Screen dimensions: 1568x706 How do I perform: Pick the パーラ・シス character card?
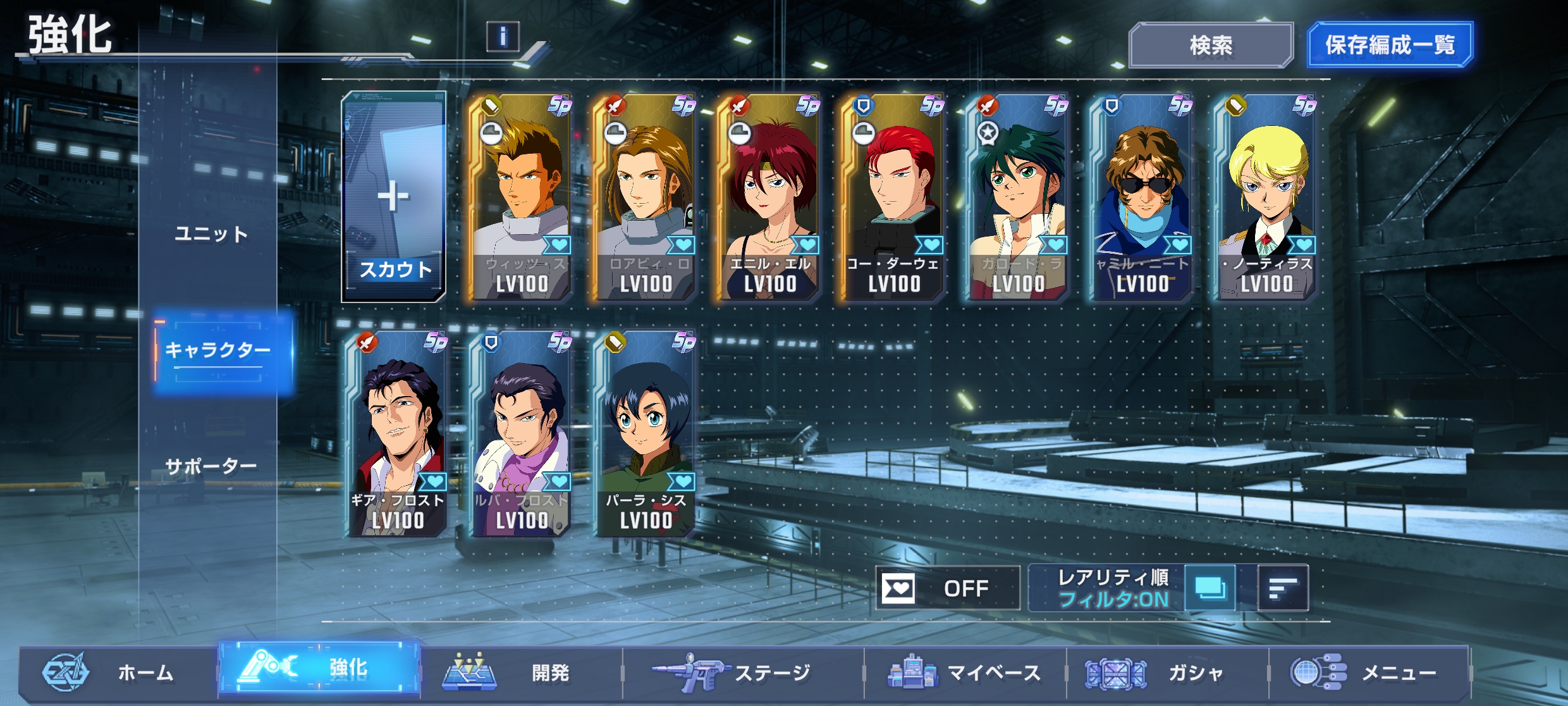pyautogui.click(x=646, y=434)
